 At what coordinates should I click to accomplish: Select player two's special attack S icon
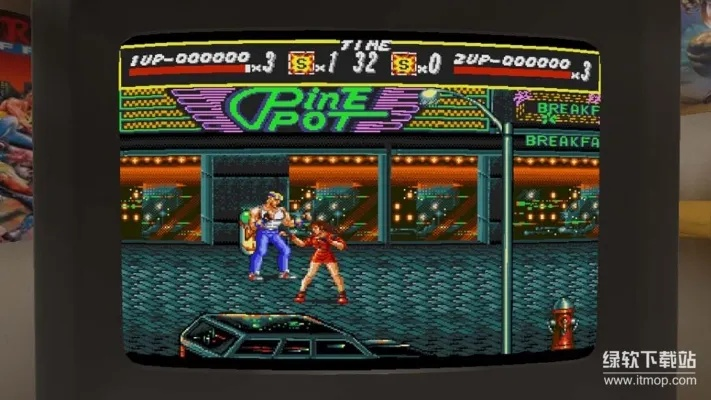(x=403, y=65)
